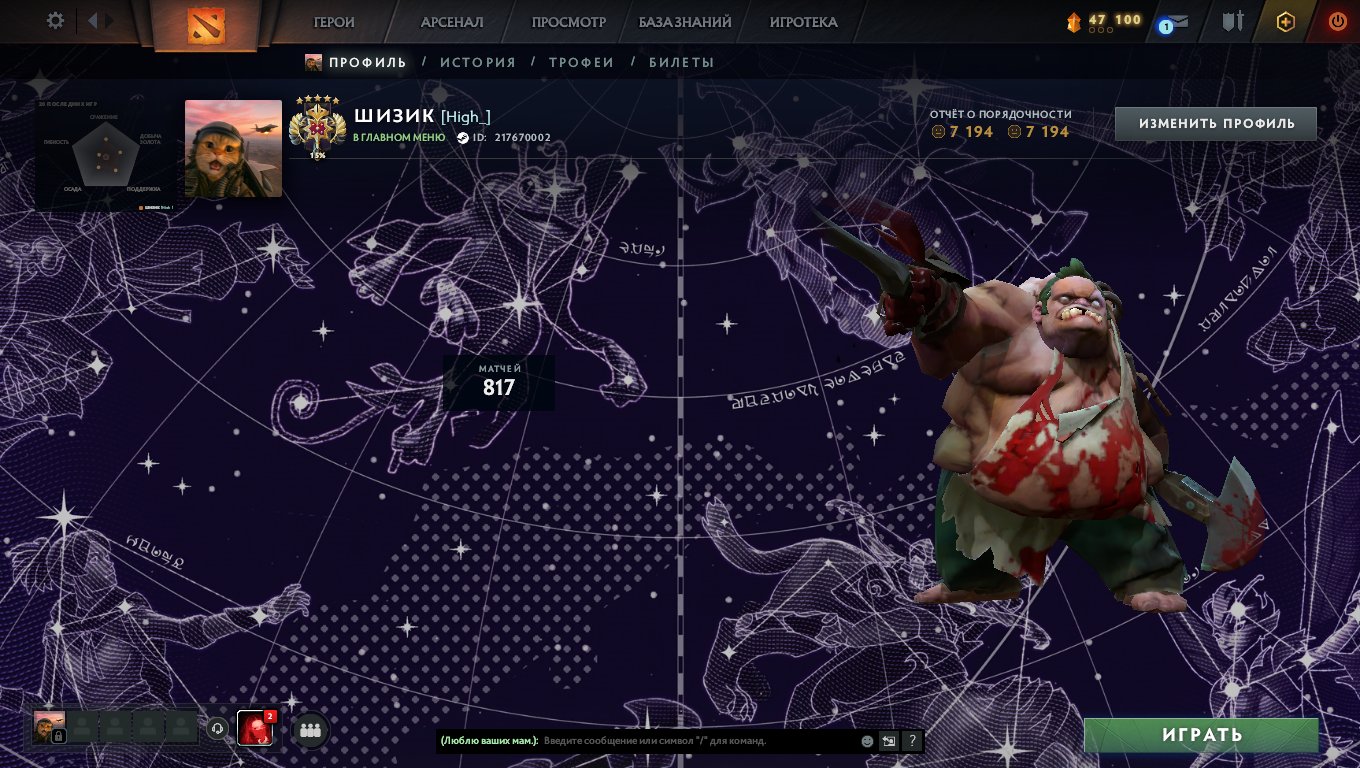The height and width of the screenshot is (768, 1360).
Task: Click the power/exit button icon
Action: tap(1337, 21)
